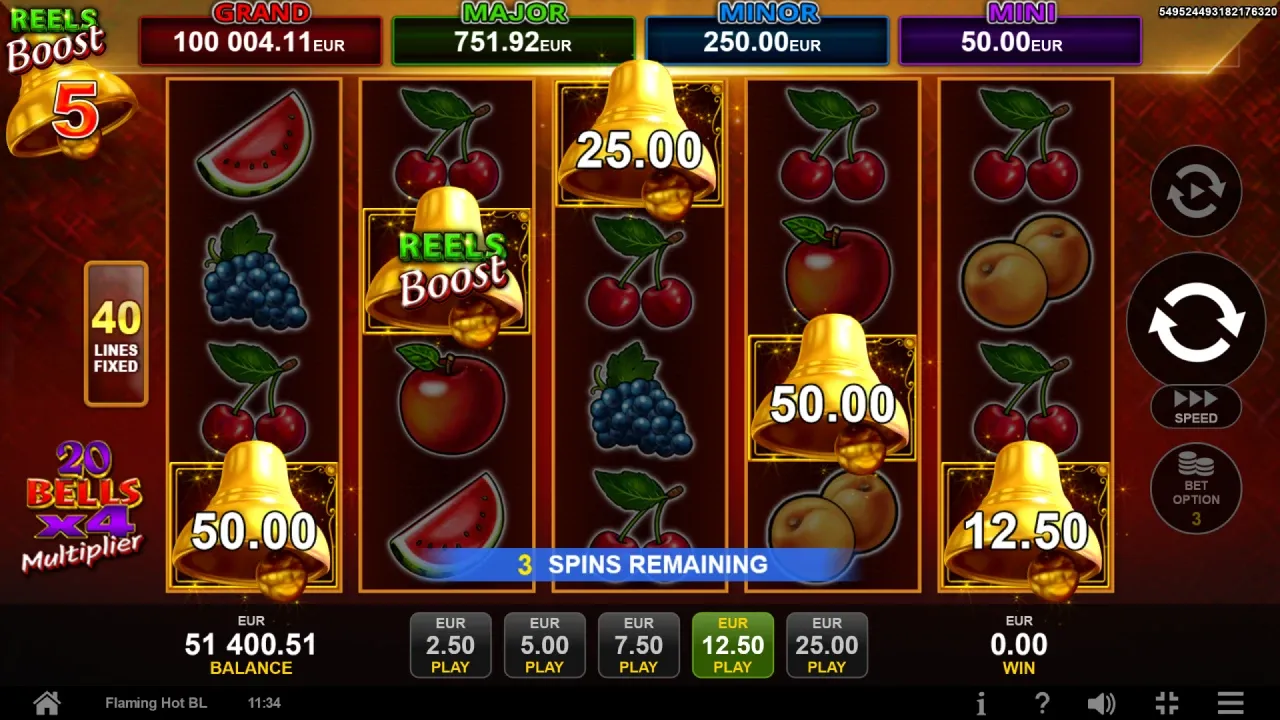1280x720 pixels.
Task: Choose the EUR 25.00 play bet
Action: tap(826, 645)
